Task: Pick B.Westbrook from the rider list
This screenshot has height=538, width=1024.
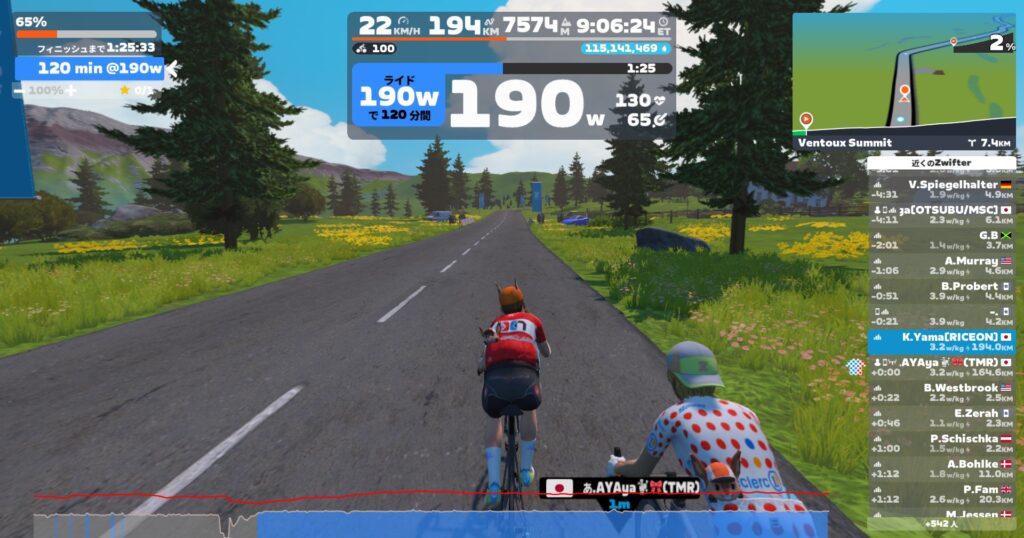Action: click(x=943, y=393)
